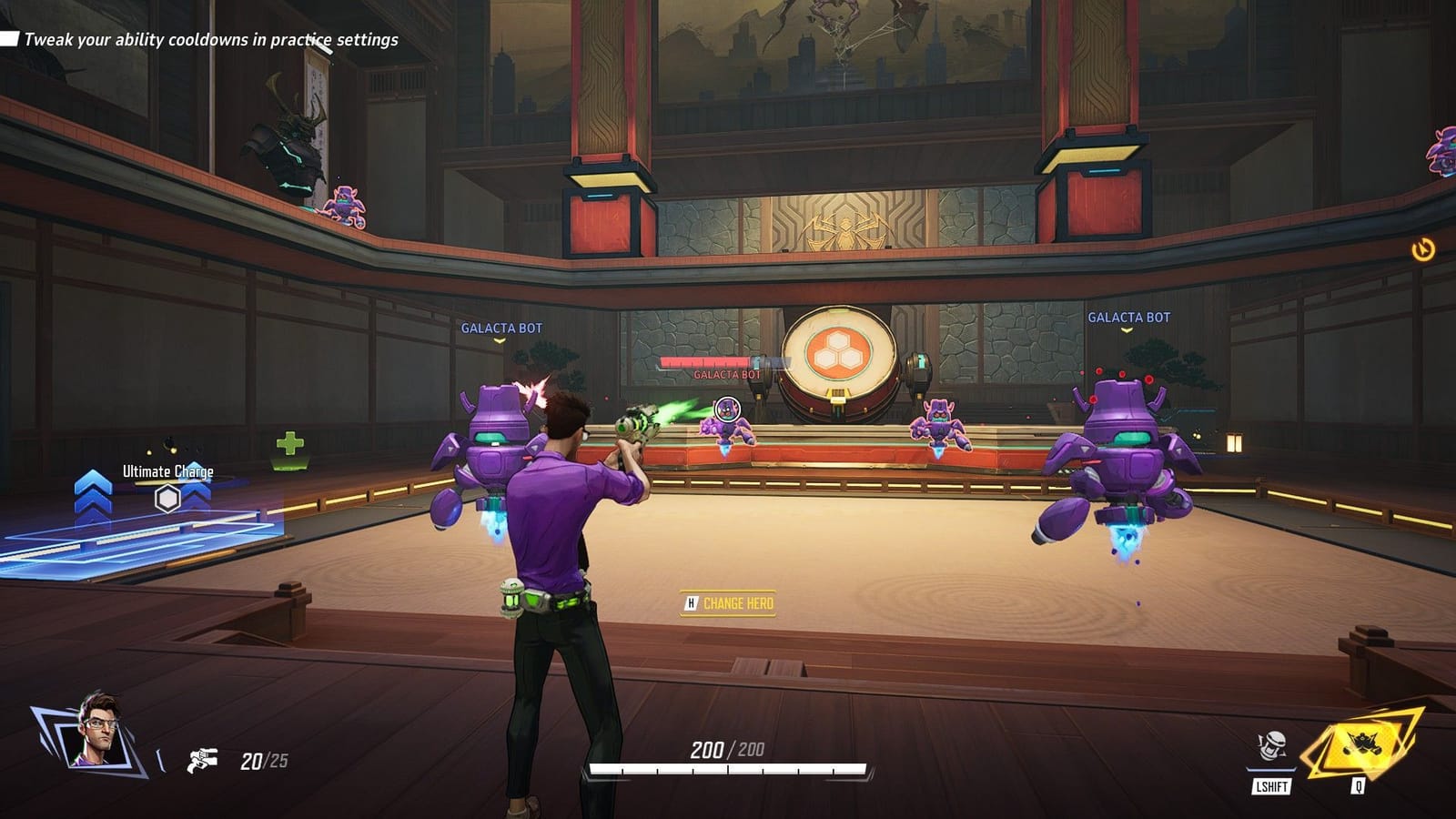
Task: Click the hexagon Ultimate Charge emblem
Action: [x=167, y=499]
